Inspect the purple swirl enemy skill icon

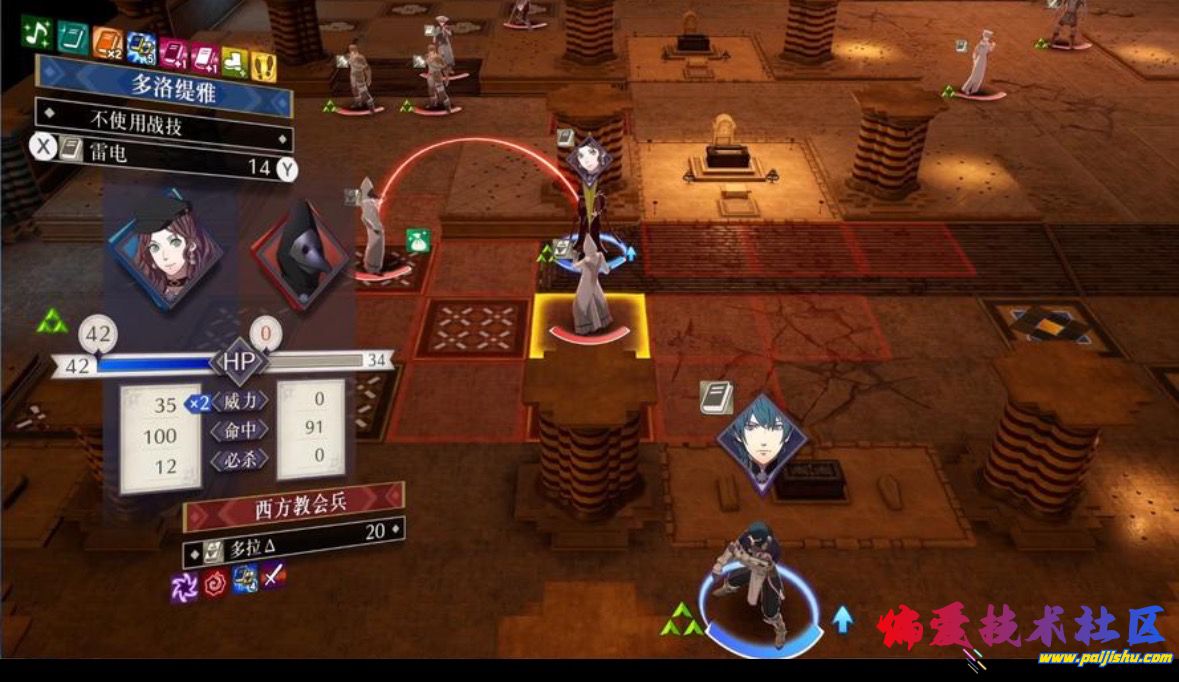point(185,587)
